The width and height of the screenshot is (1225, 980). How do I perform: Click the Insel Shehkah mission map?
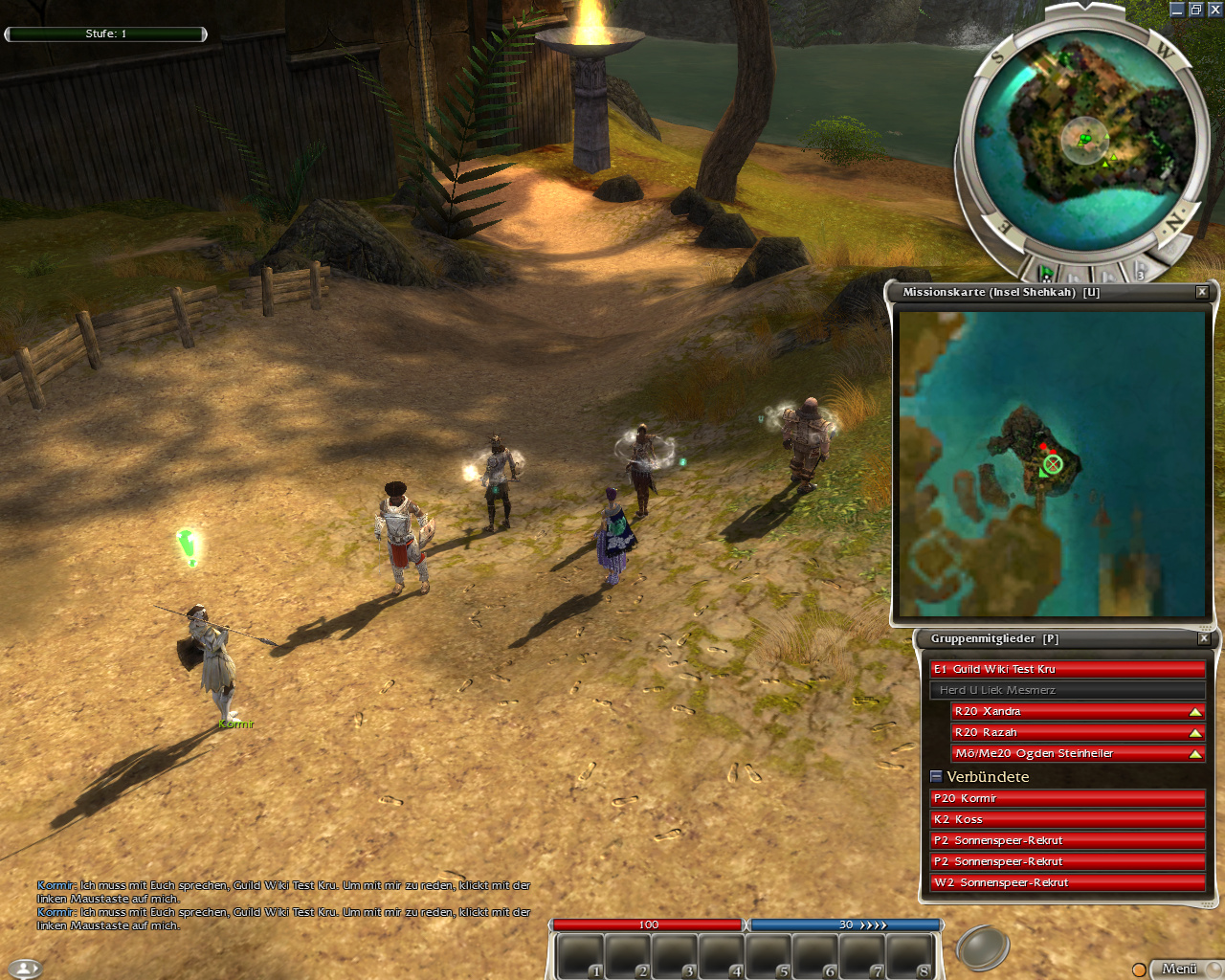(1052, 463)
